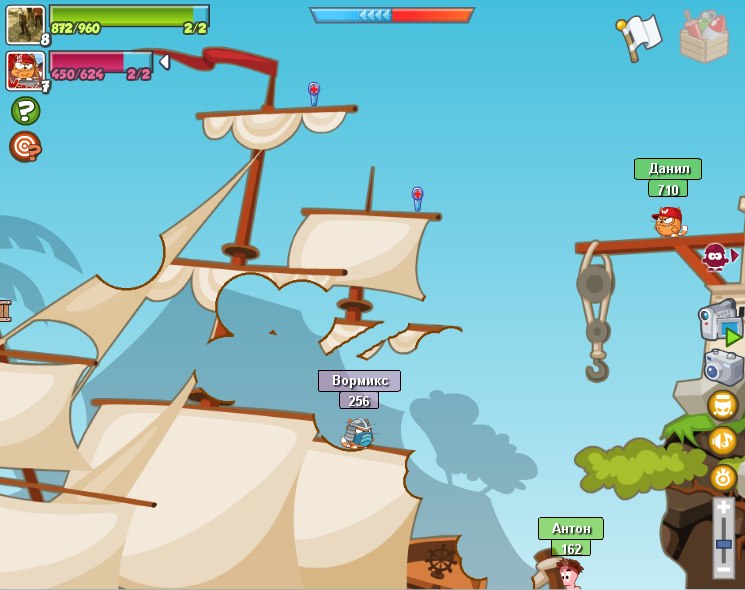Open the green question mark help
745x590 pixels.
(25, 110)
